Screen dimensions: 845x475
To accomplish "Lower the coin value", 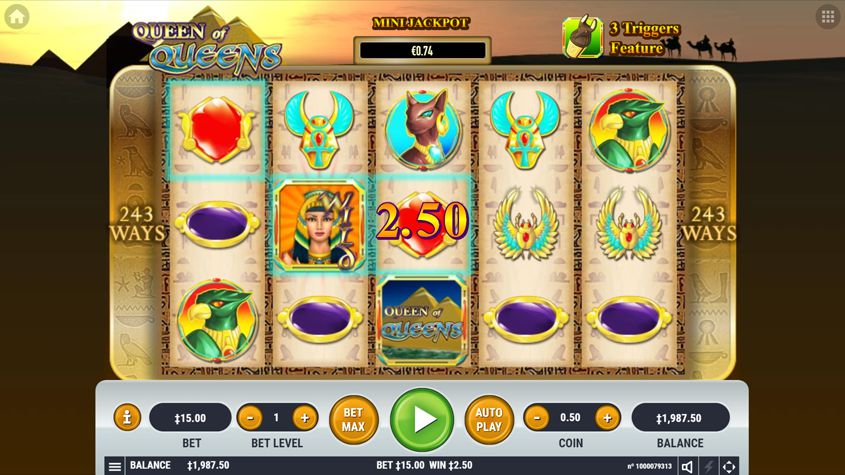I will pos(537,417).
